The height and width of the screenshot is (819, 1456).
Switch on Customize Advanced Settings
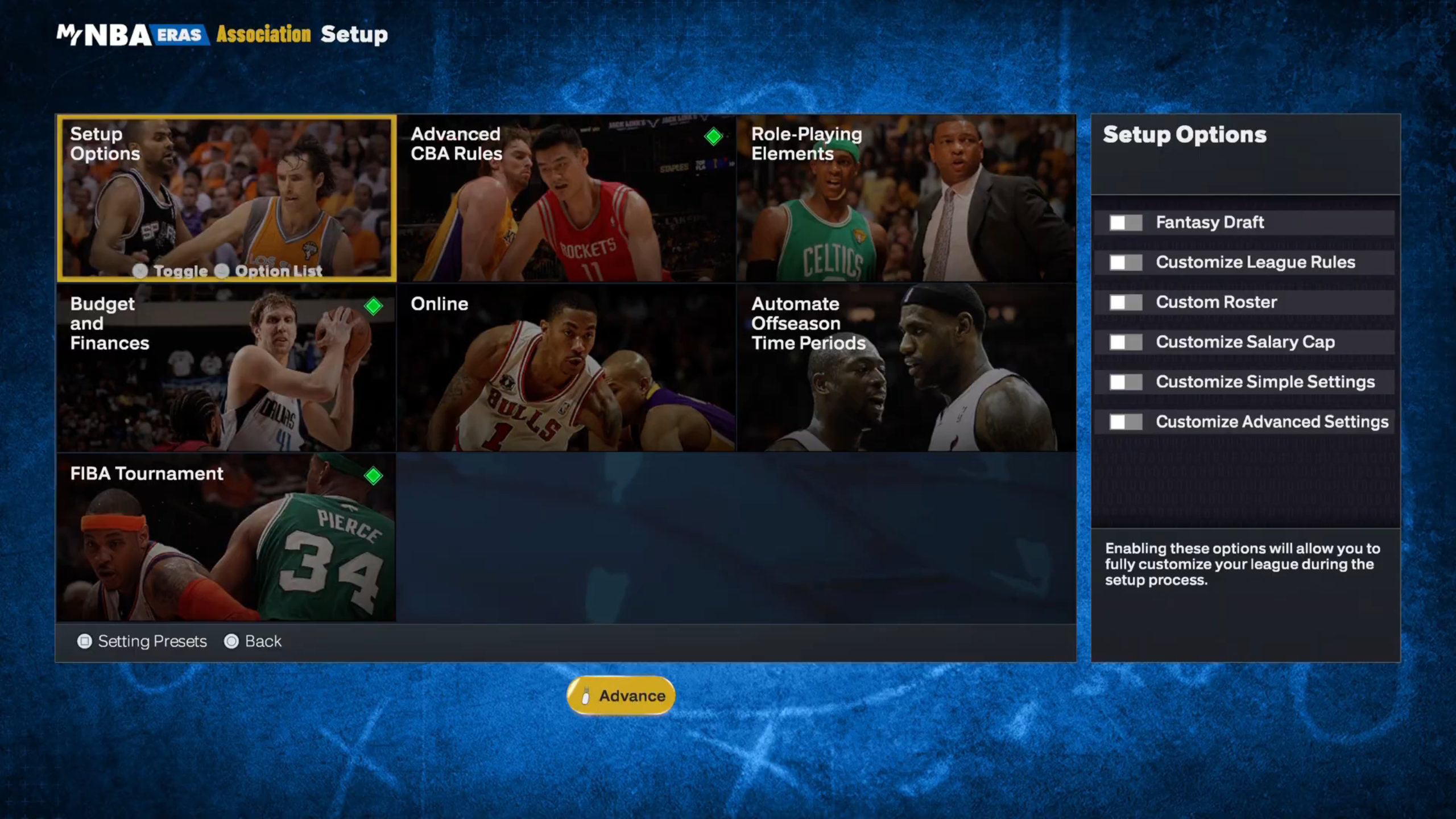1126,421
